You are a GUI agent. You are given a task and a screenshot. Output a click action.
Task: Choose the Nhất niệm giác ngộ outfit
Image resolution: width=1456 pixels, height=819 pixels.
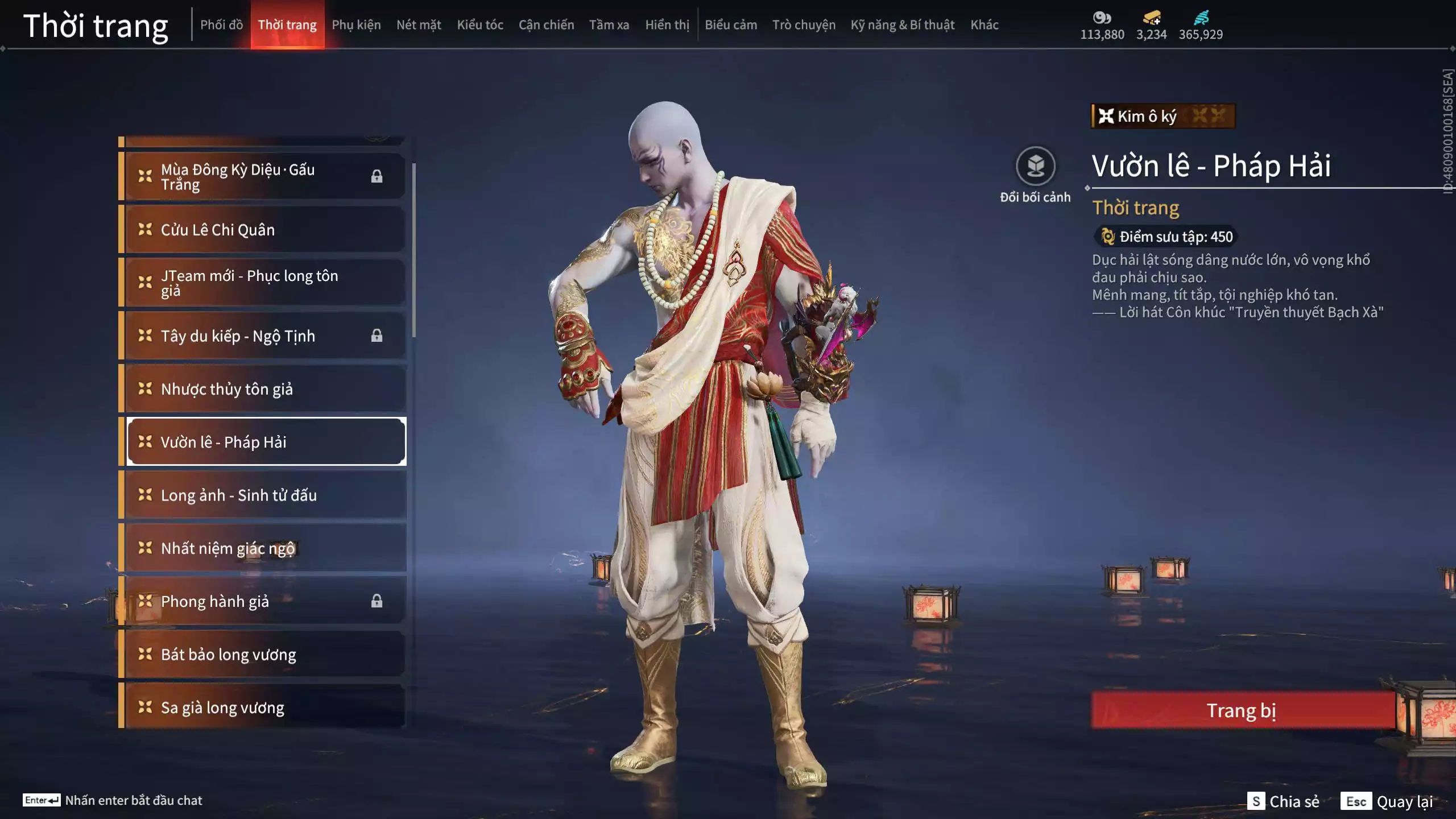[x=265, y=548]
